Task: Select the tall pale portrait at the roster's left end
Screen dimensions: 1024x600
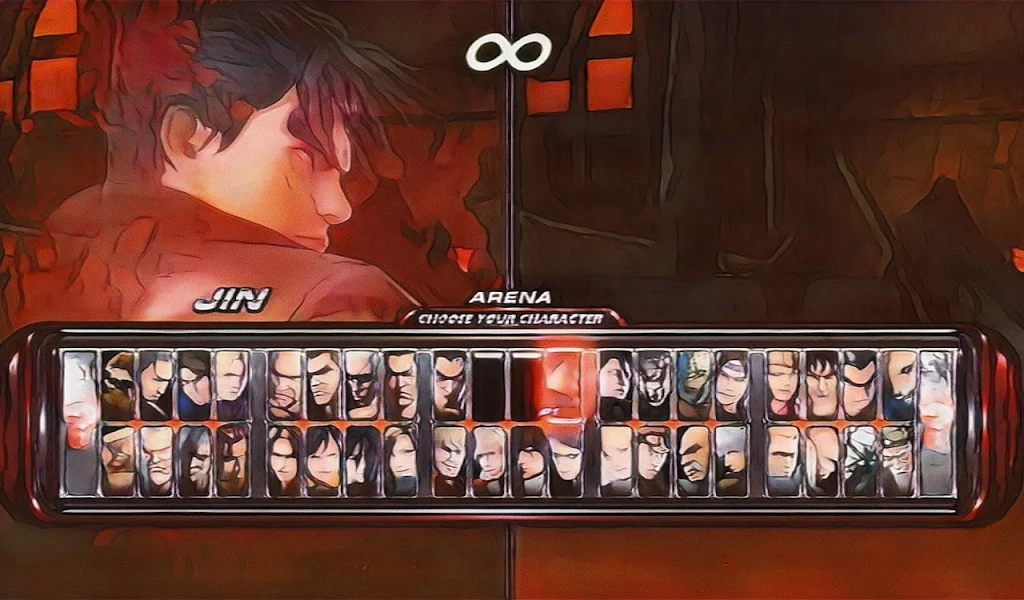Action: [x=81, y=422]
